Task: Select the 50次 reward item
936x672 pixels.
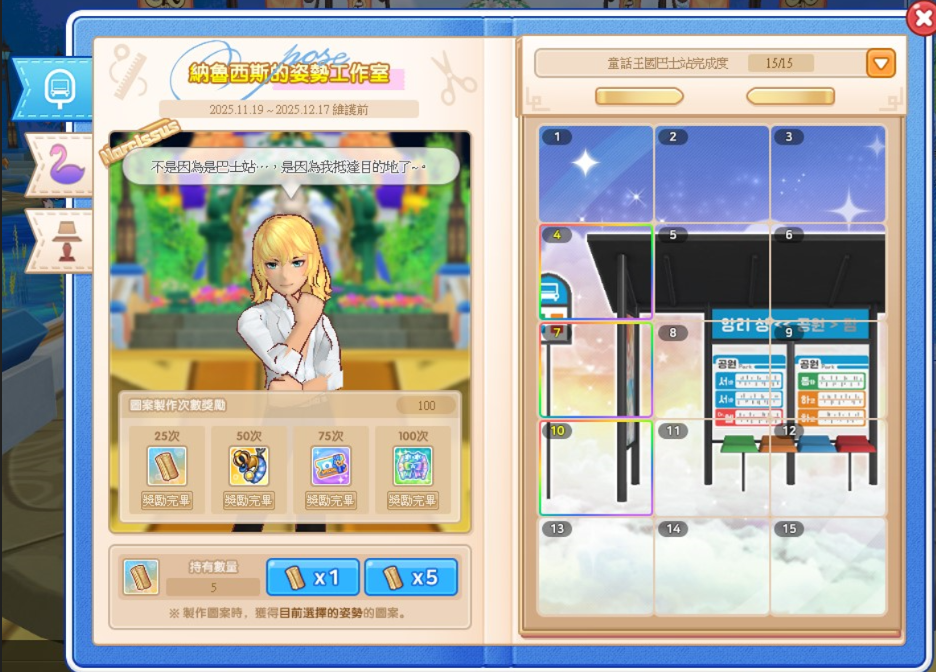Action: point(249,466)
